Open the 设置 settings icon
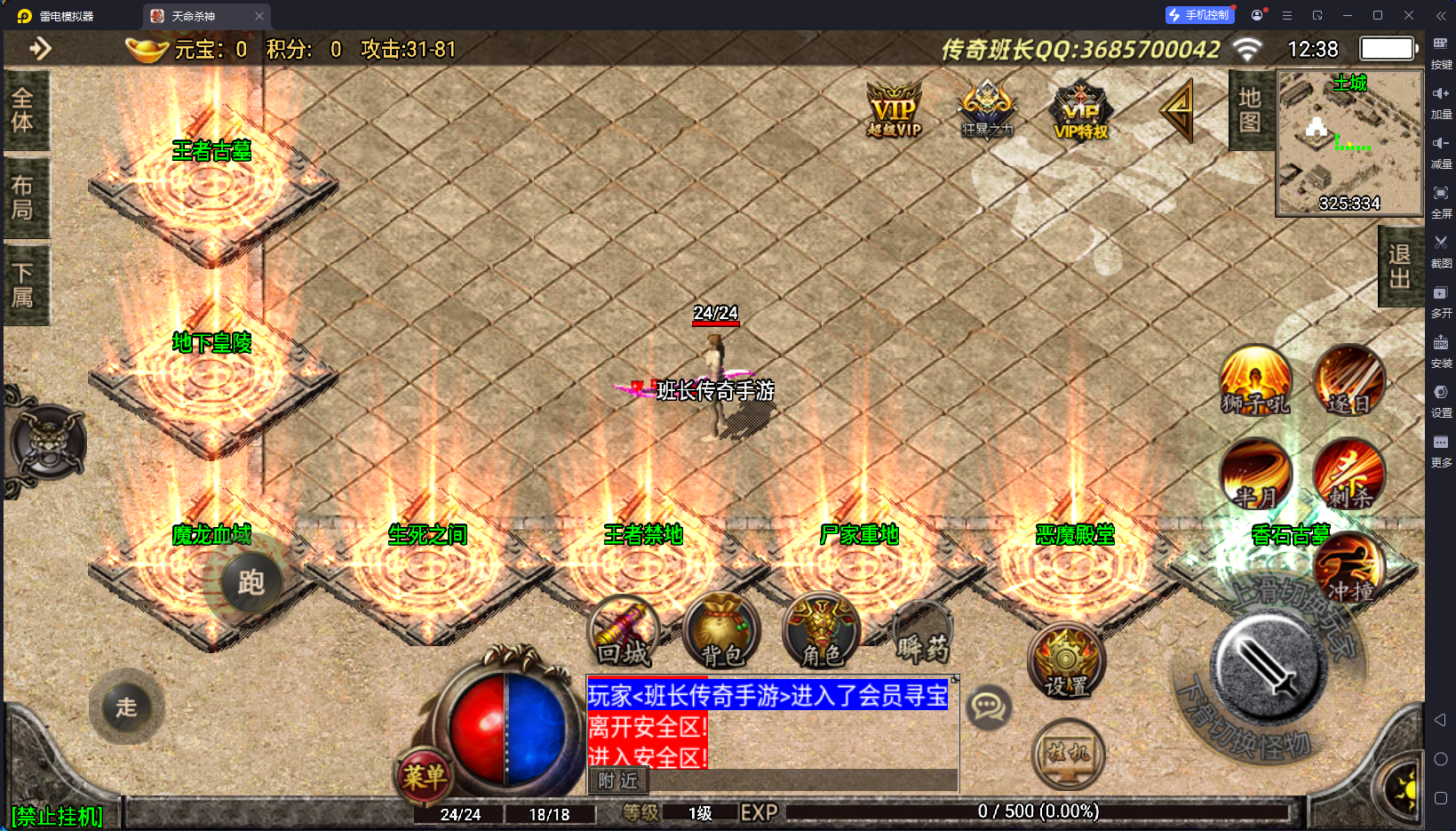 pos(1066,662)
